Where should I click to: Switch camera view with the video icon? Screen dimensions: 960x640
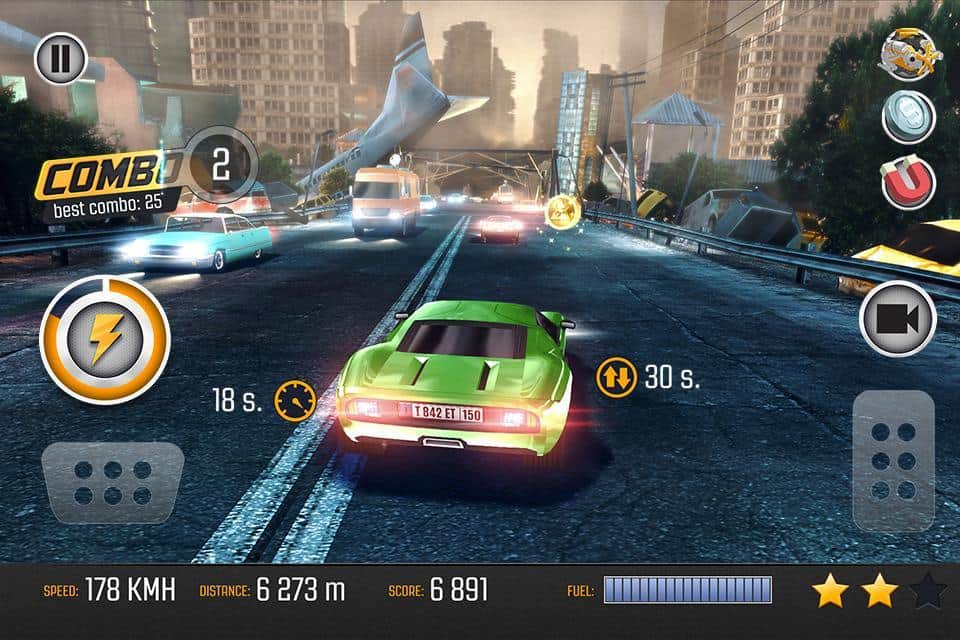(897, 319)
